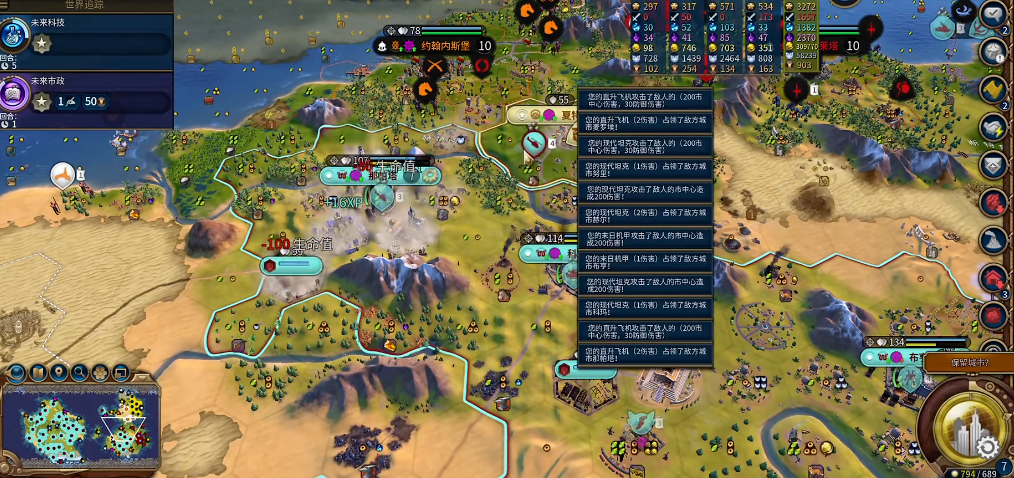Open the map search magnifier
The width and height of the screenshot is (1014, 478).
[x=79, y=373]
